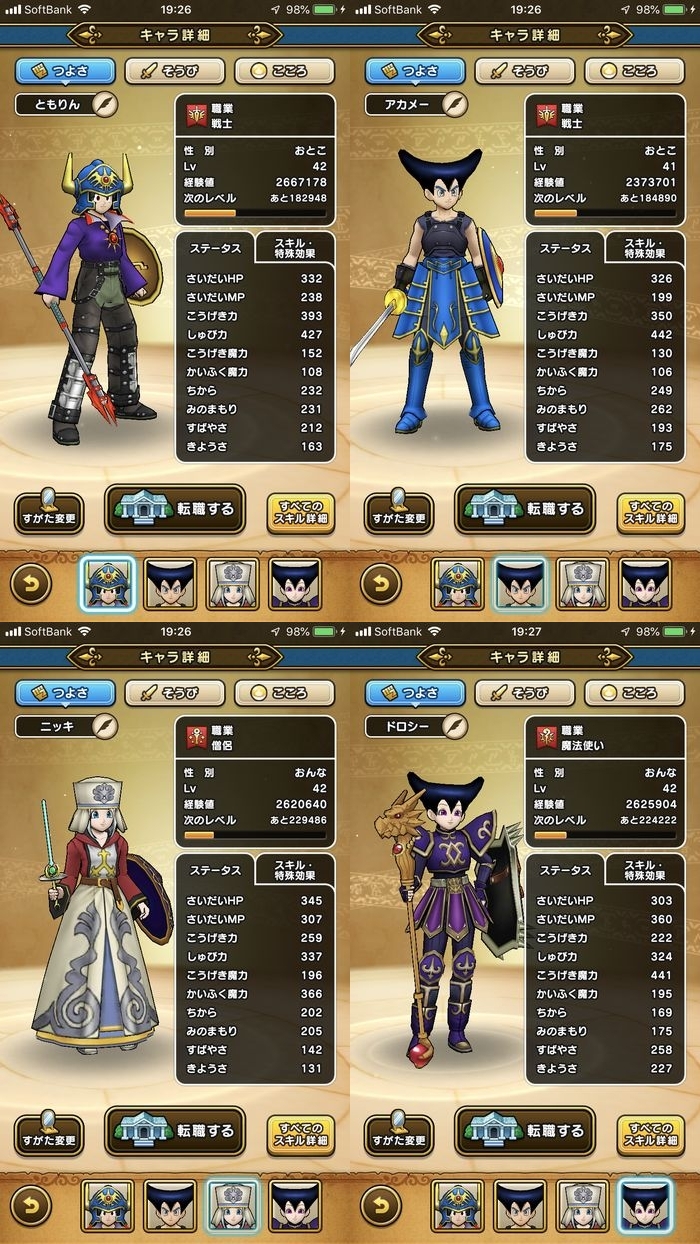Select the white-hat priest portrait on ともりん's screen
The width and height of the screenshot is (700, 1244).
(x=232, y=584)
